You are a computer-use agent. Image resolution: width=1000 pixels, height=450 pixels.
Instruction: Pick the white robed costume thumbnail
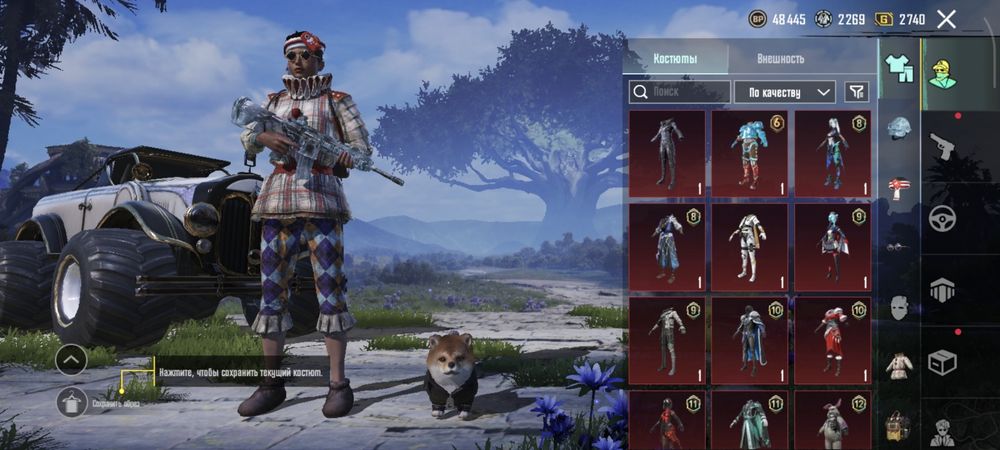[x=750, y=247]
